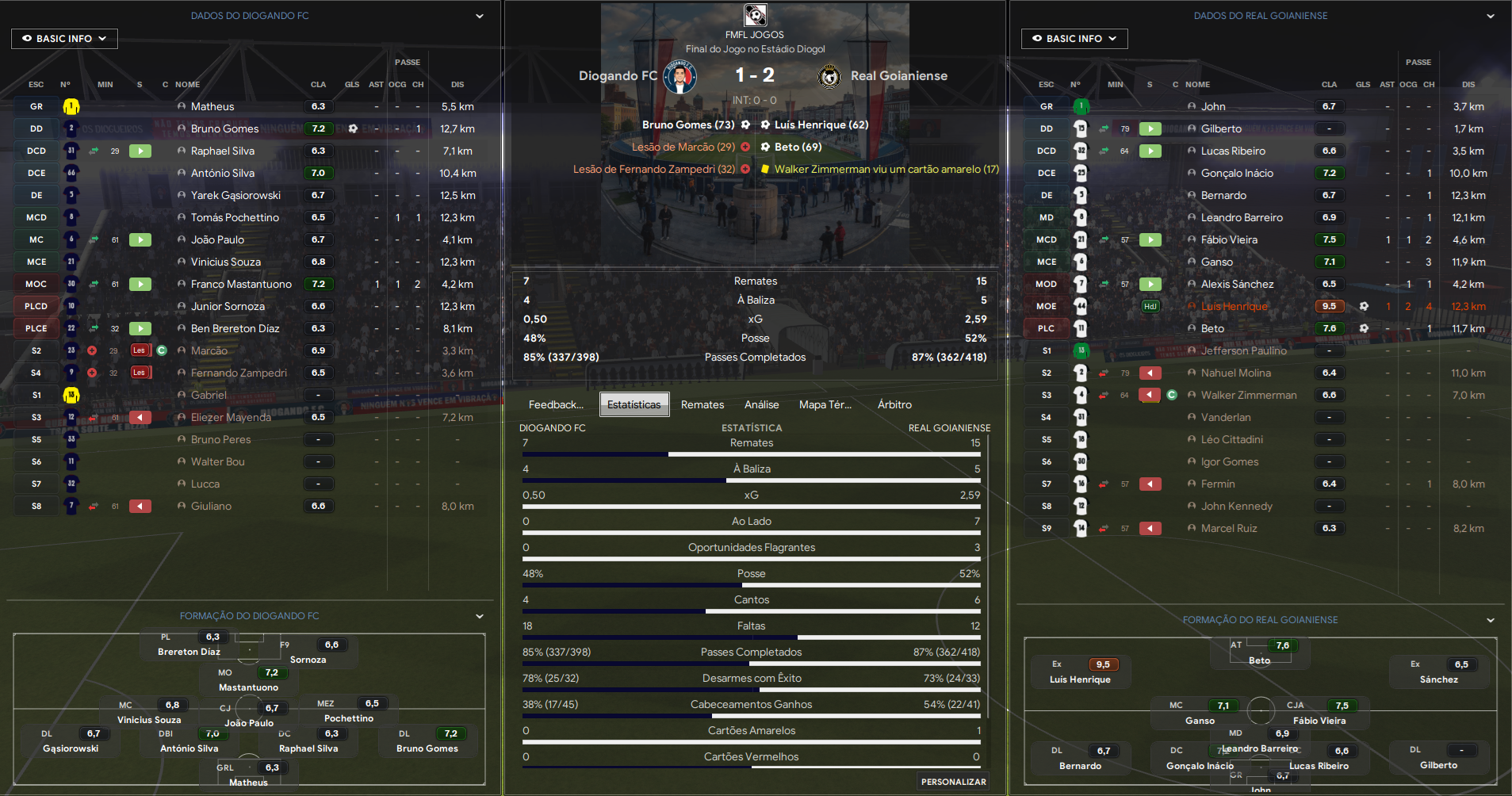Open the Análise tab
This screenshot has height=796, width=1512.
pos(761,404)
